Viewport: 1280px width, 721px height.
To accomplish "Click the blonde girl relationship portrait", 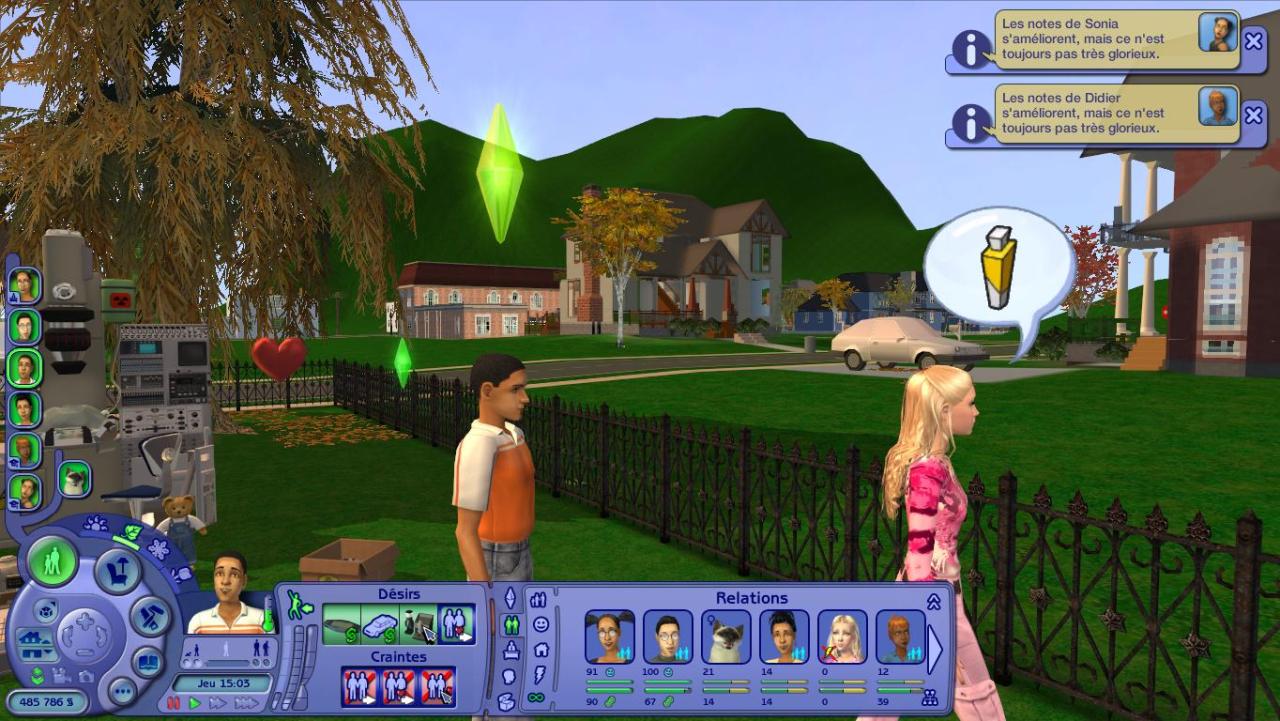I will tap(842, 636).
